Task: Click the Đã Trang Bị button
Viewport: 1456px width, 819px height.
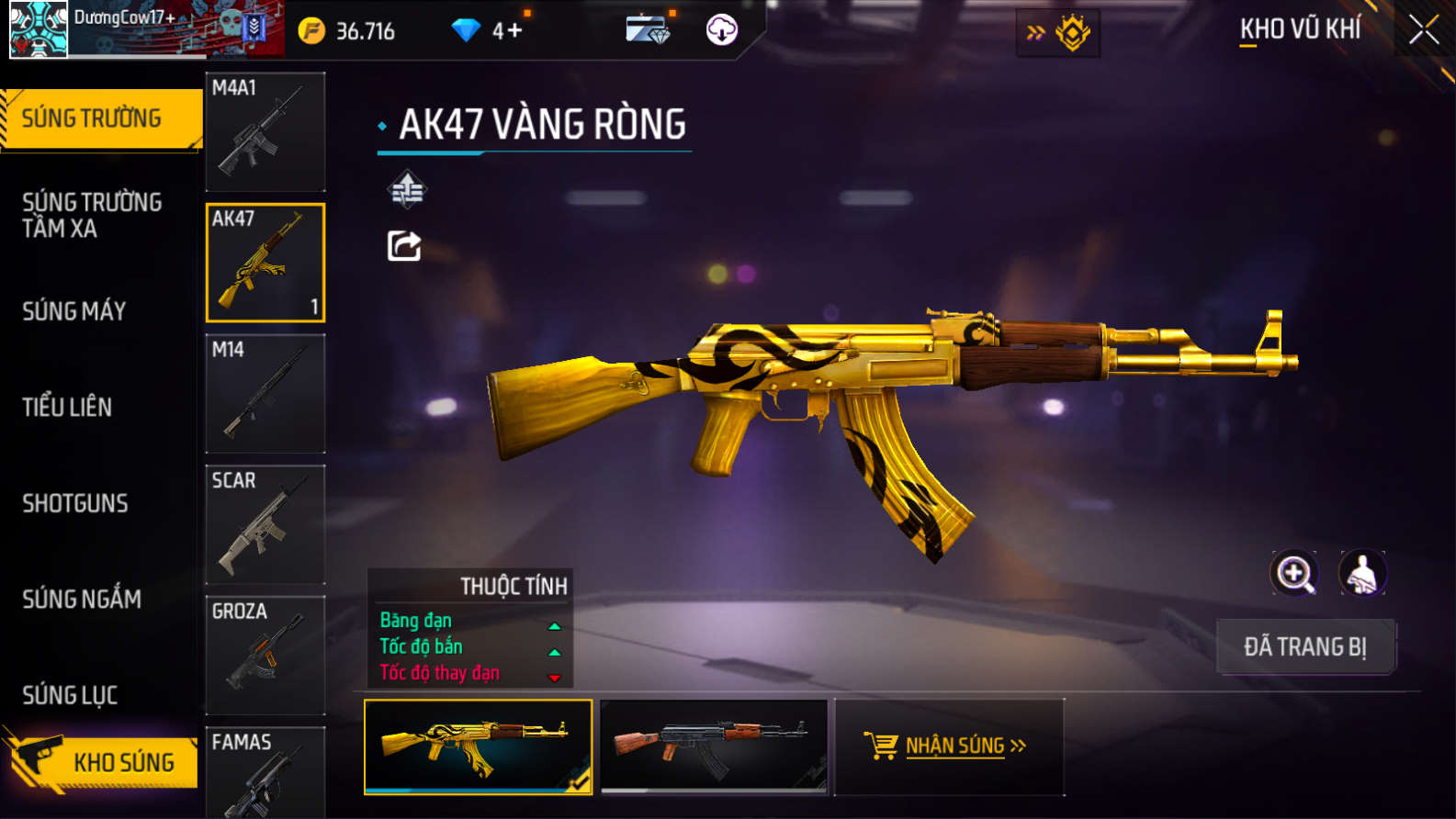Action: coord(1304,646)
